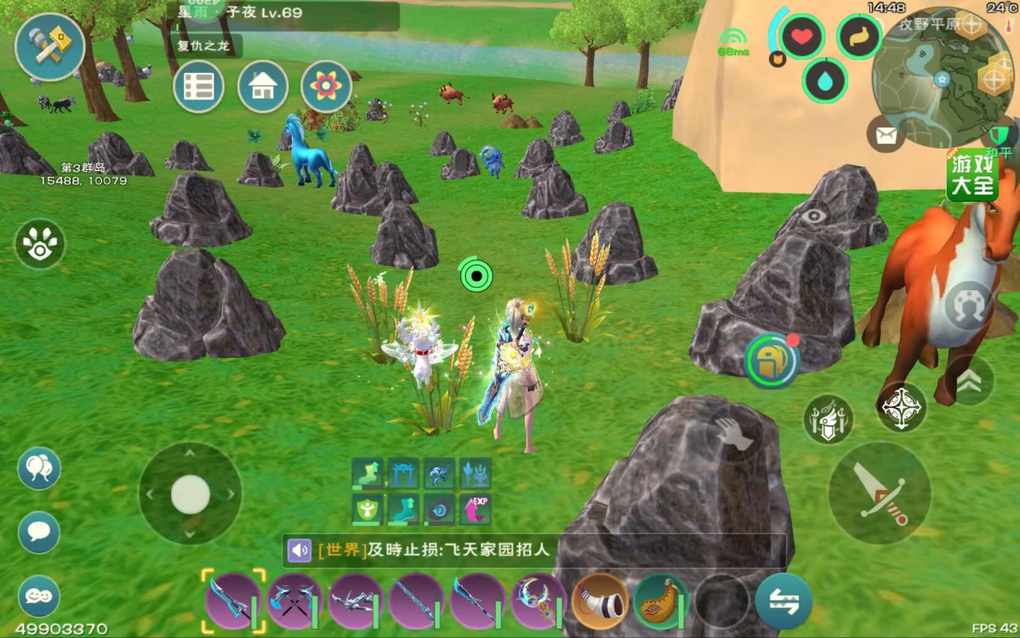Open the speech bubble chat button
Image resolution: width=1020 pixels, height=638 pixels.
pos(39,532)
